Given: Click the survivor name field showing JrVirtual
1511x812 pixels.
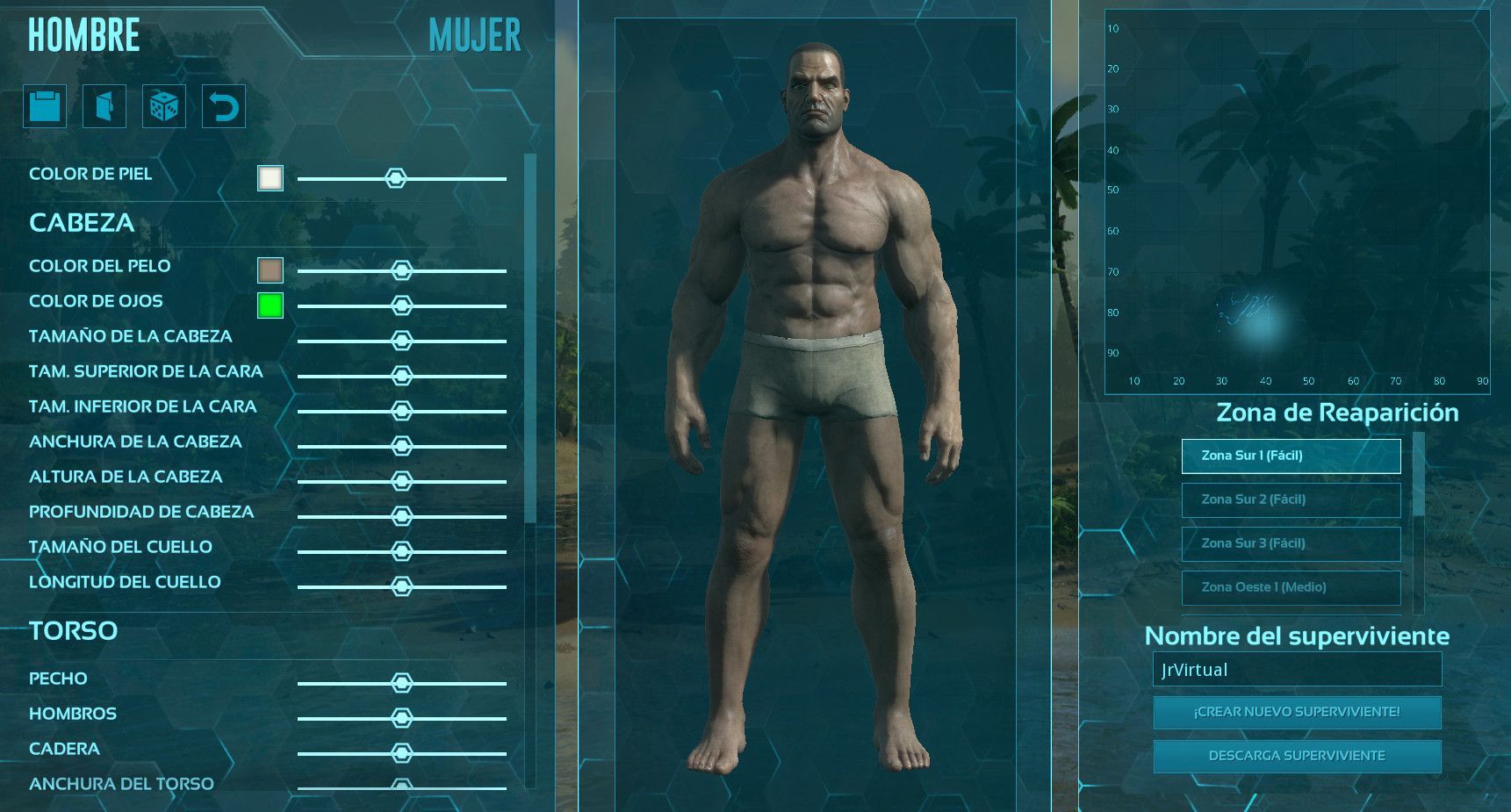Looking at the screenshot, I should 1299,669.
